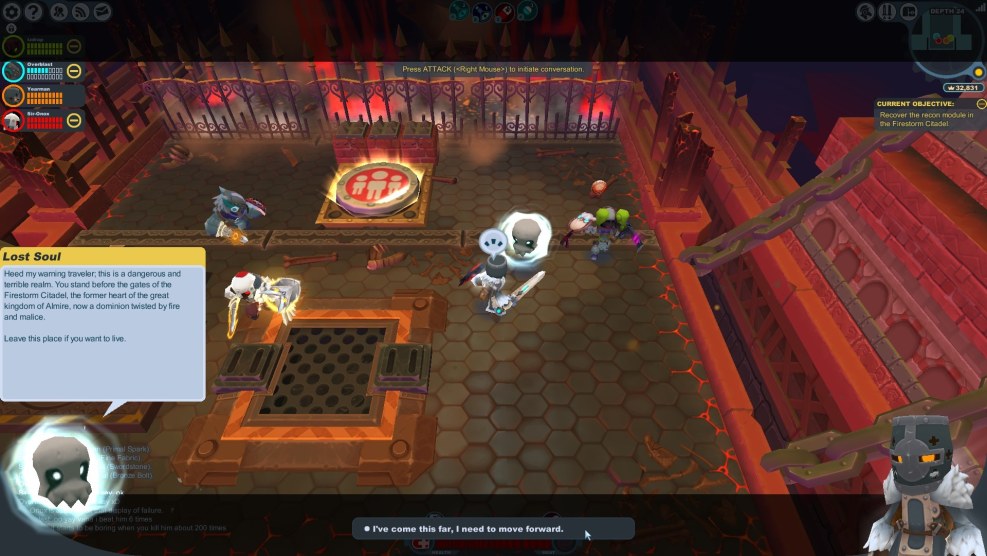Click the yellow dot button under minimap
987x556 pixels.
[x=978, y=72]
